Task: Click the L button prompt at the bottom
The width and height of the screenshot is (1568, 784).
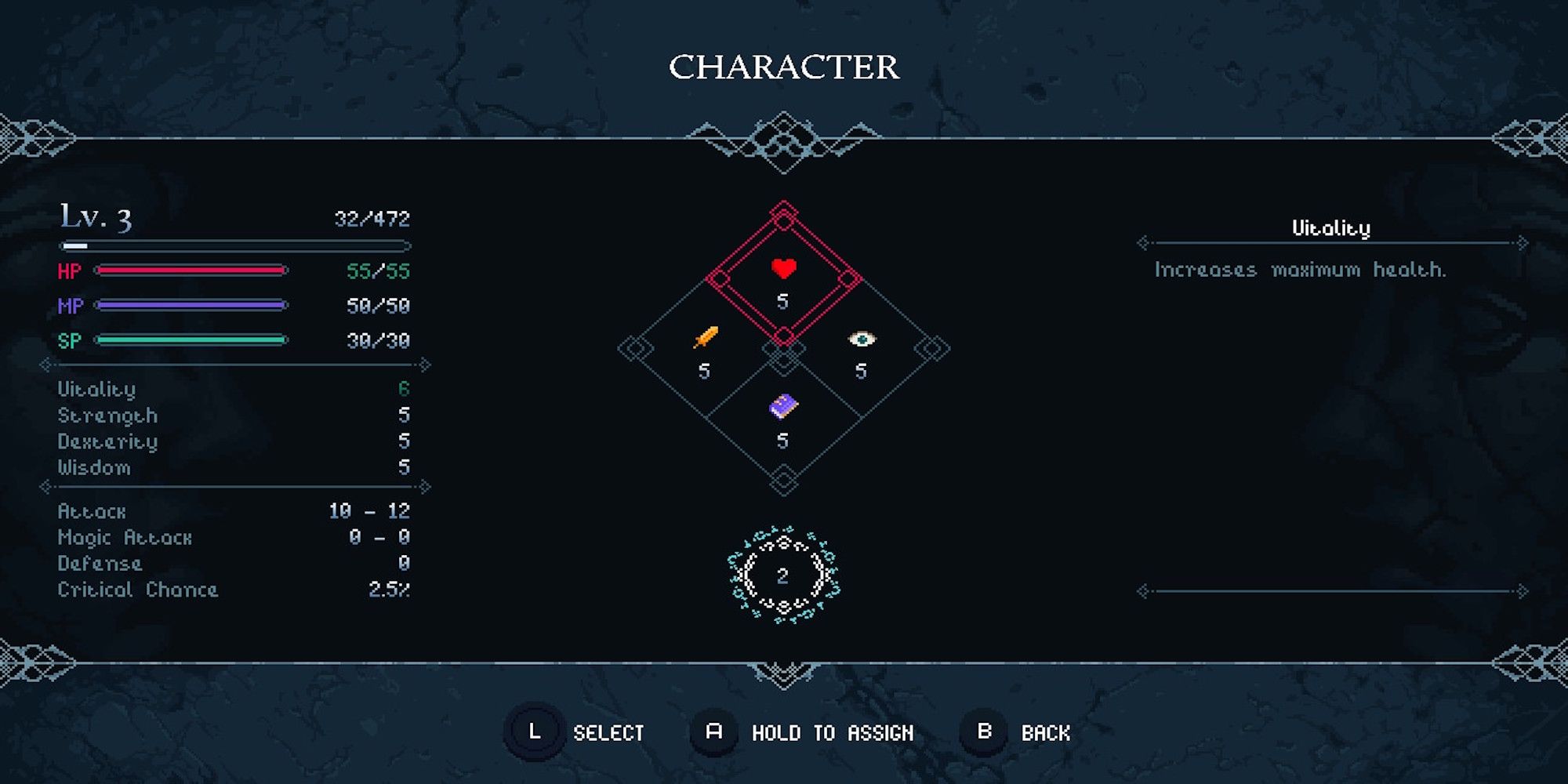Action: (x=534, y=733)
